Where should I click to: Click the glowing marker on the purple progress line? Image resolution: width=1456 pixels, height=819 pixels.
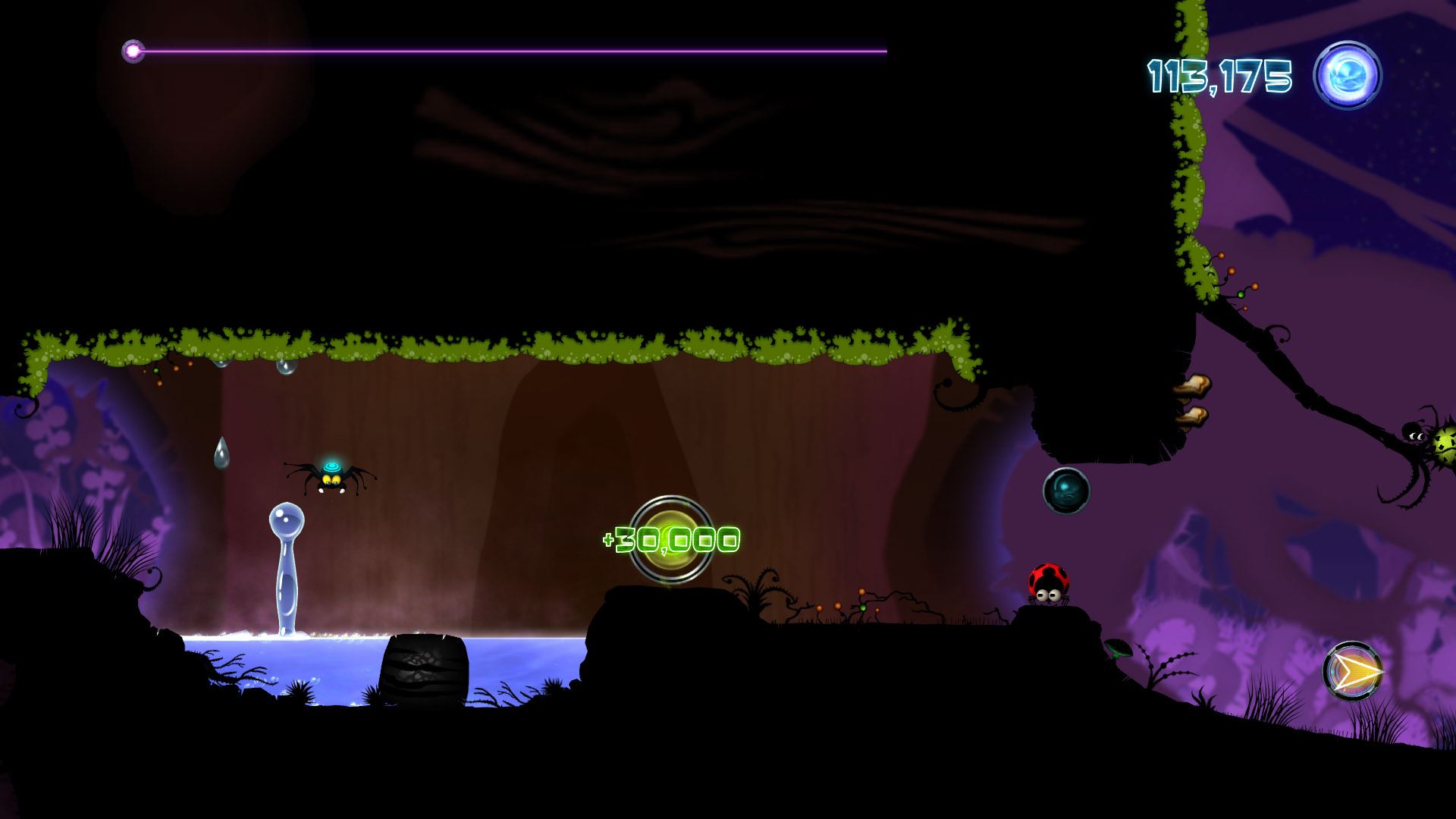pos(133,52)
